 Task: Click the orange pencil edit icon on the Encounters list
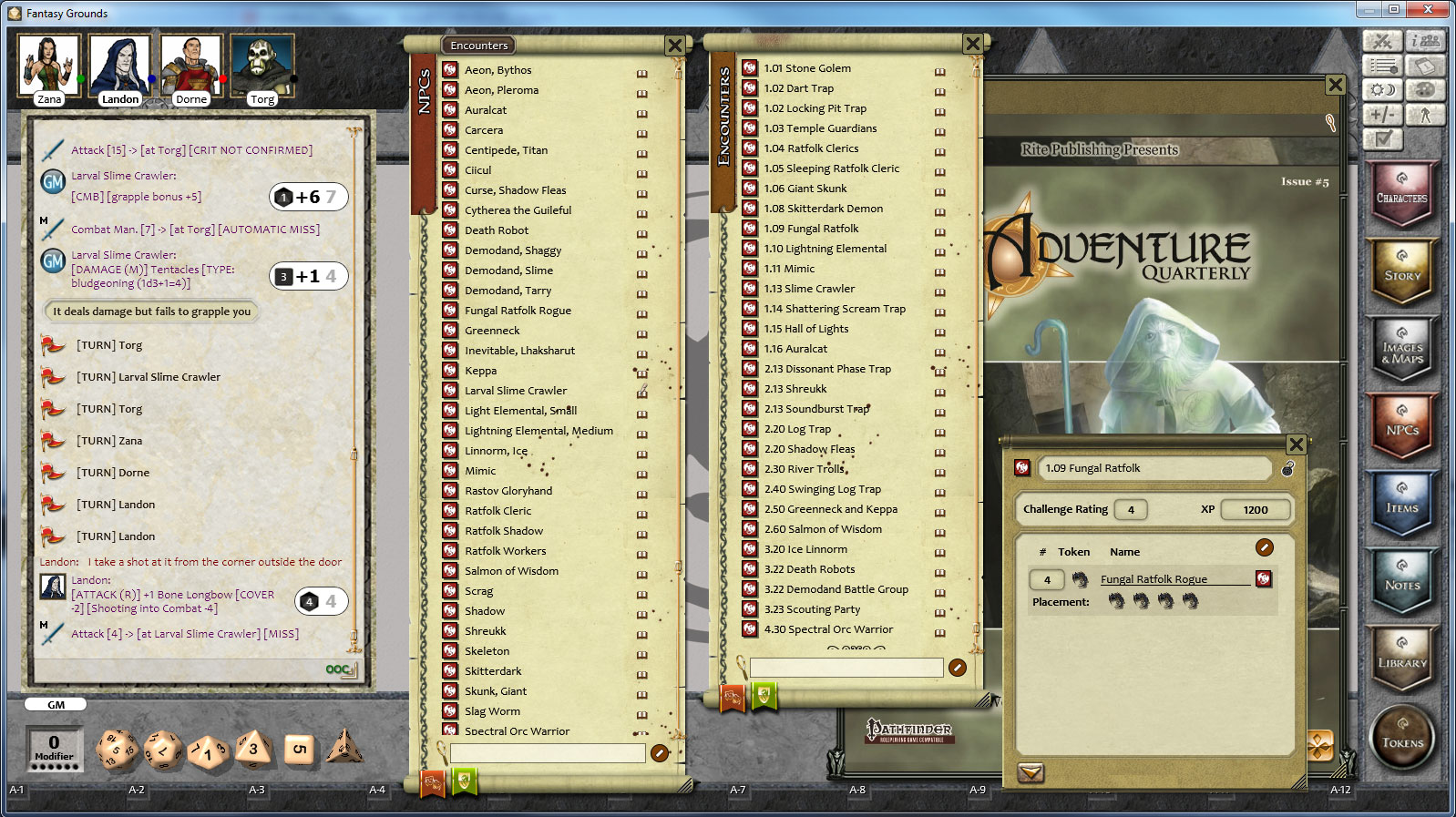[957, 668]
